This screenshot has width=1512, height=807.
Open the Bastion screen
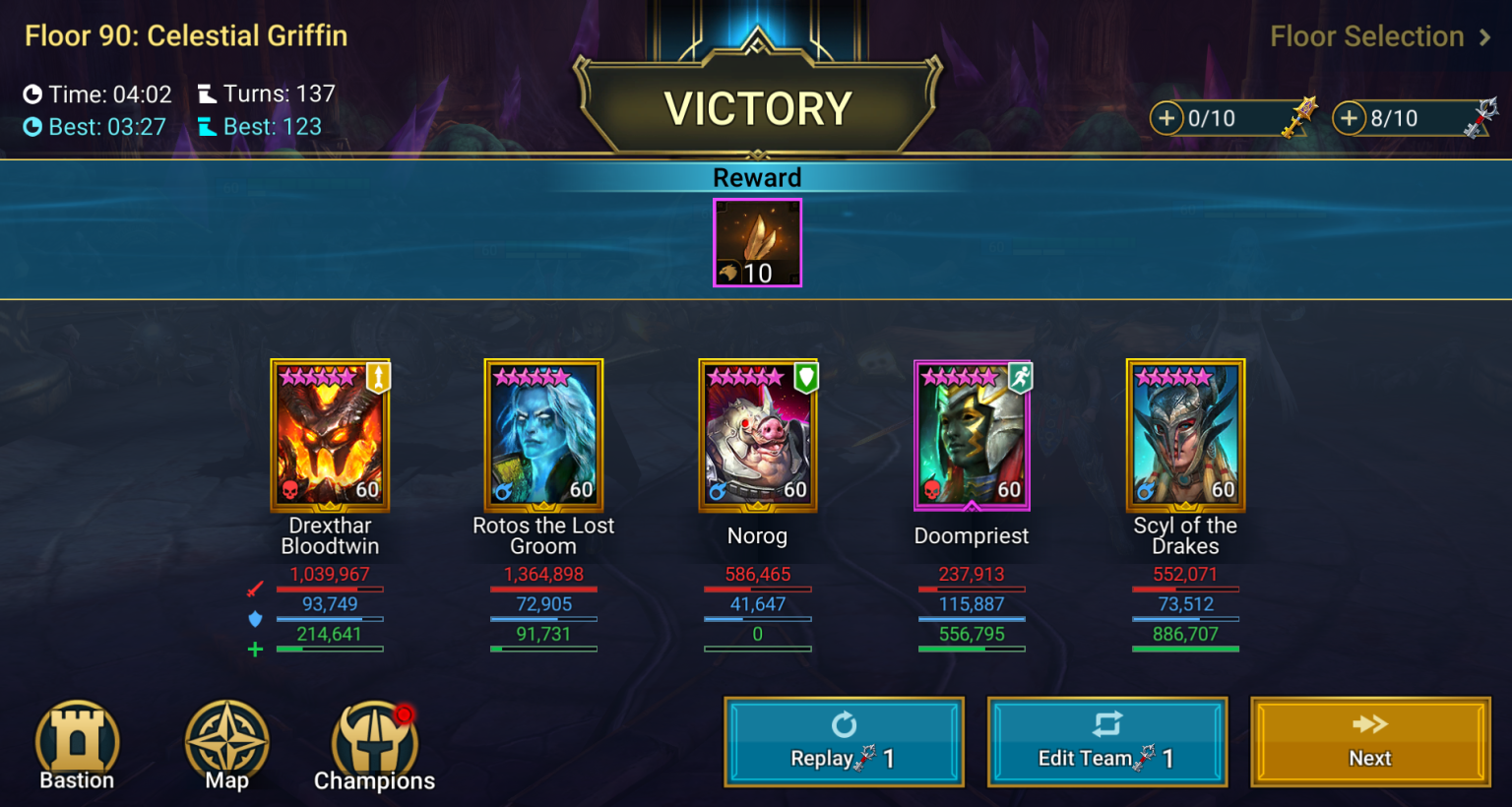(77, 743)
